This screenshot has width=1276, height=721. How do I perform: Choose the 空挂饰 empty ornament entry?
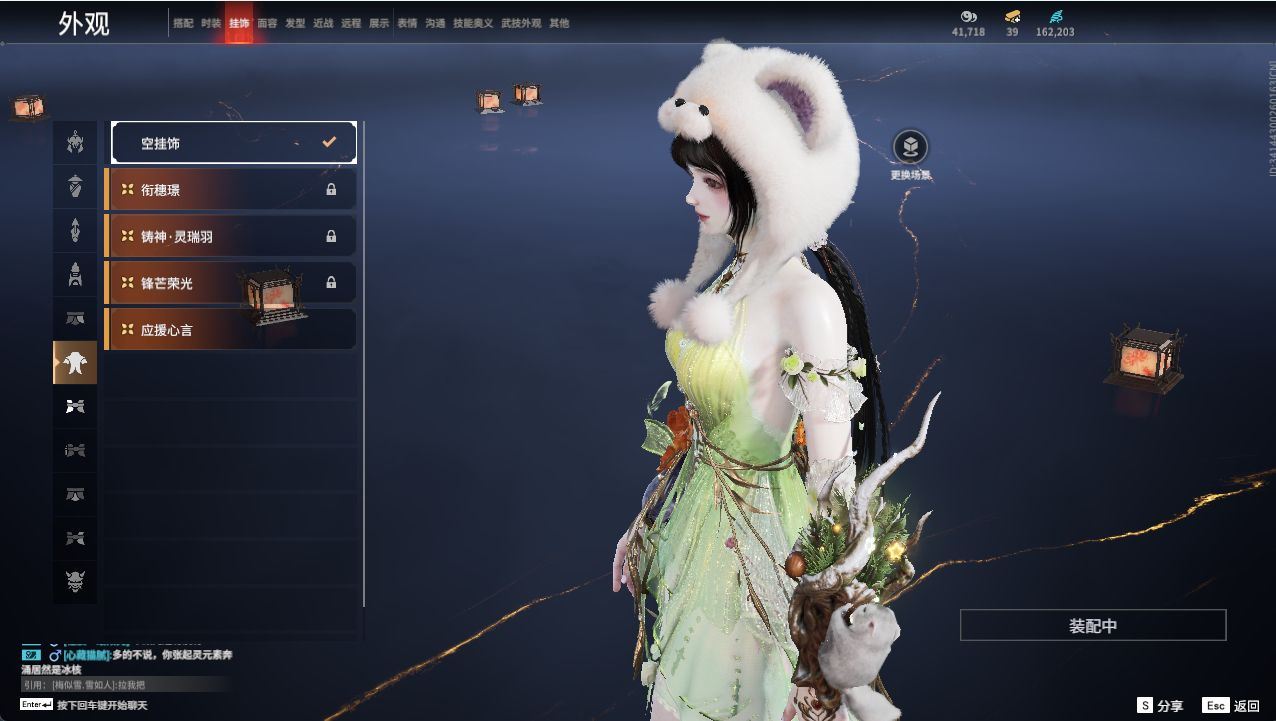[x=233, y=143]
